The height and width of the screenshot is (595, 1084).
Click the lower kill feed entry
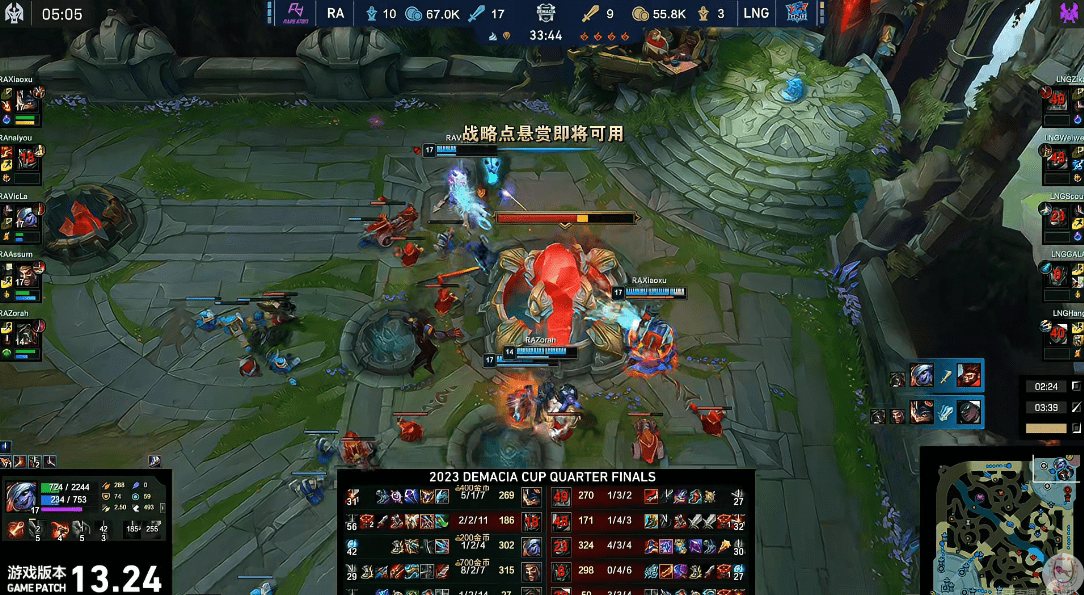click(x=926, y=412)
